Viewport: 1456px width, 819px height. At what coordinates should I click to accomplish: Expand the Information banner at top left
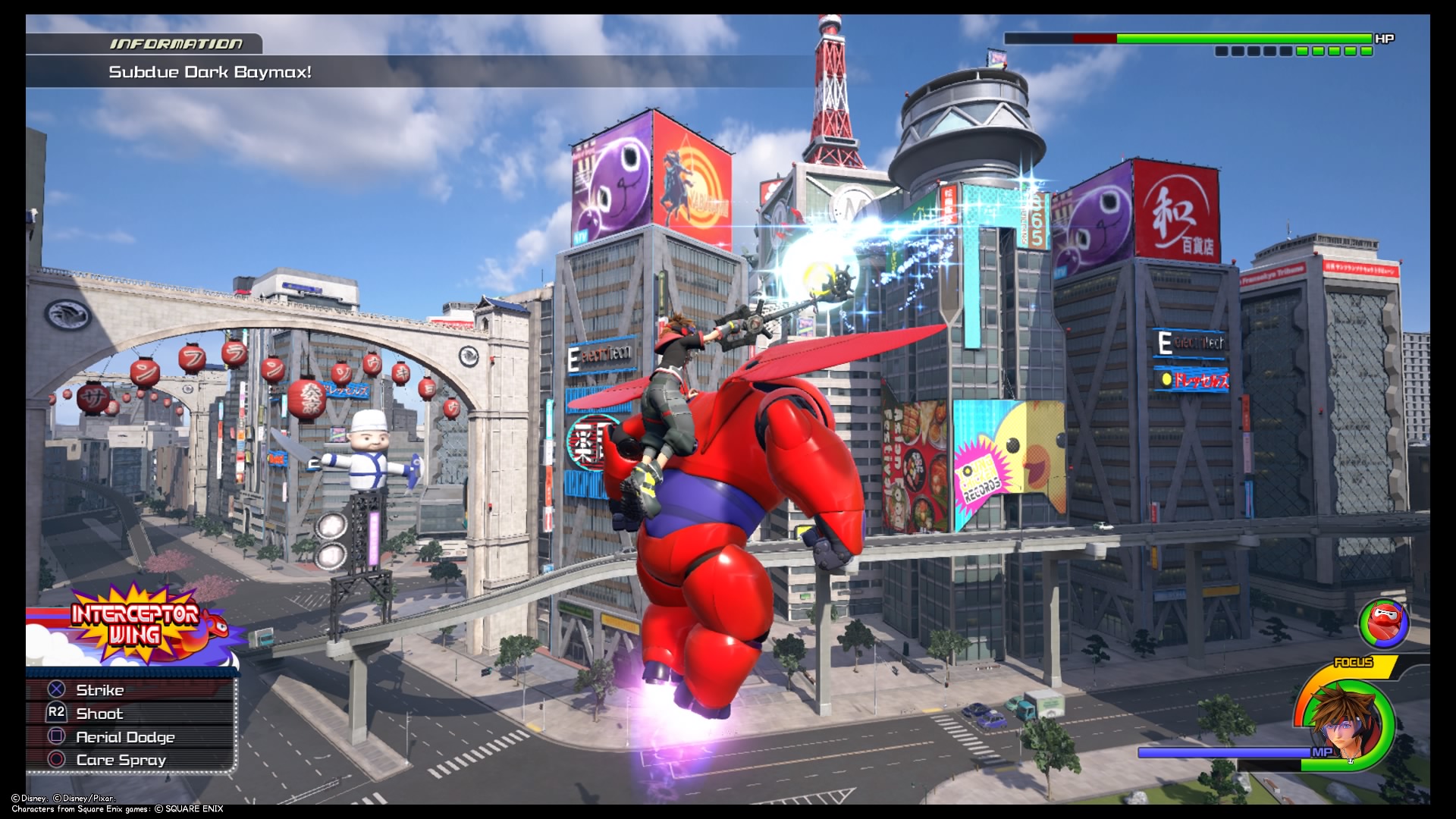[x=176, y=44]
